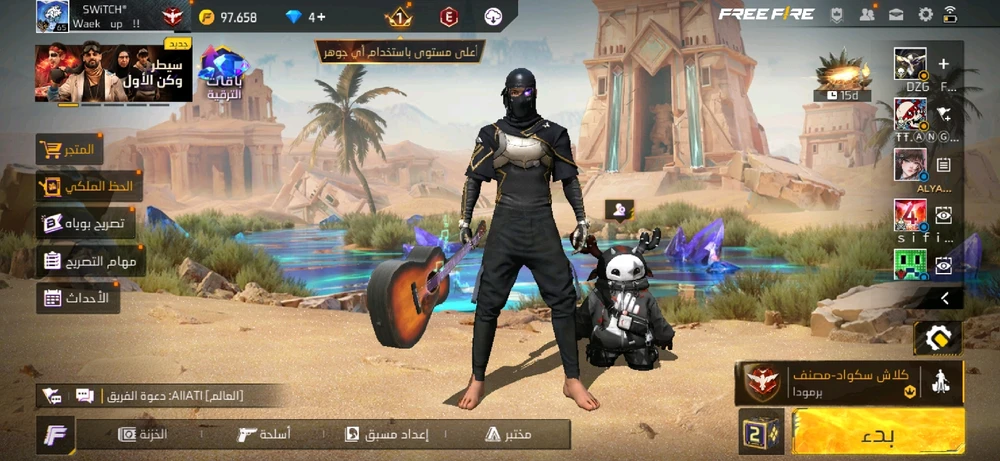The height and width of the screenshot is (461, 1000).
Task: Open the SWITCH player profile avatar
Action: coord(53,16)
